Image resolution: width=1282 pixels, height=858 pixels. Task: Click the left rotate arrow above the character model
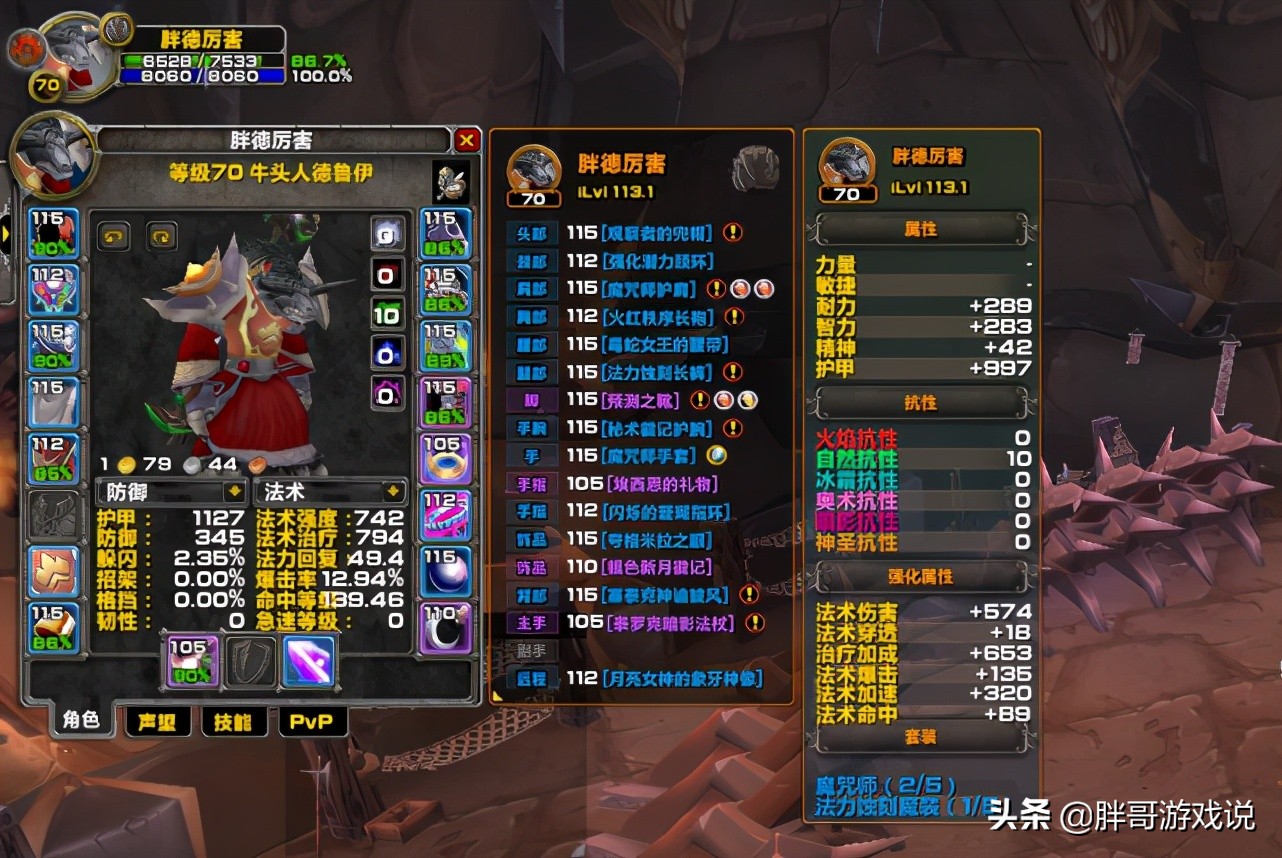[x=112, y=237]
